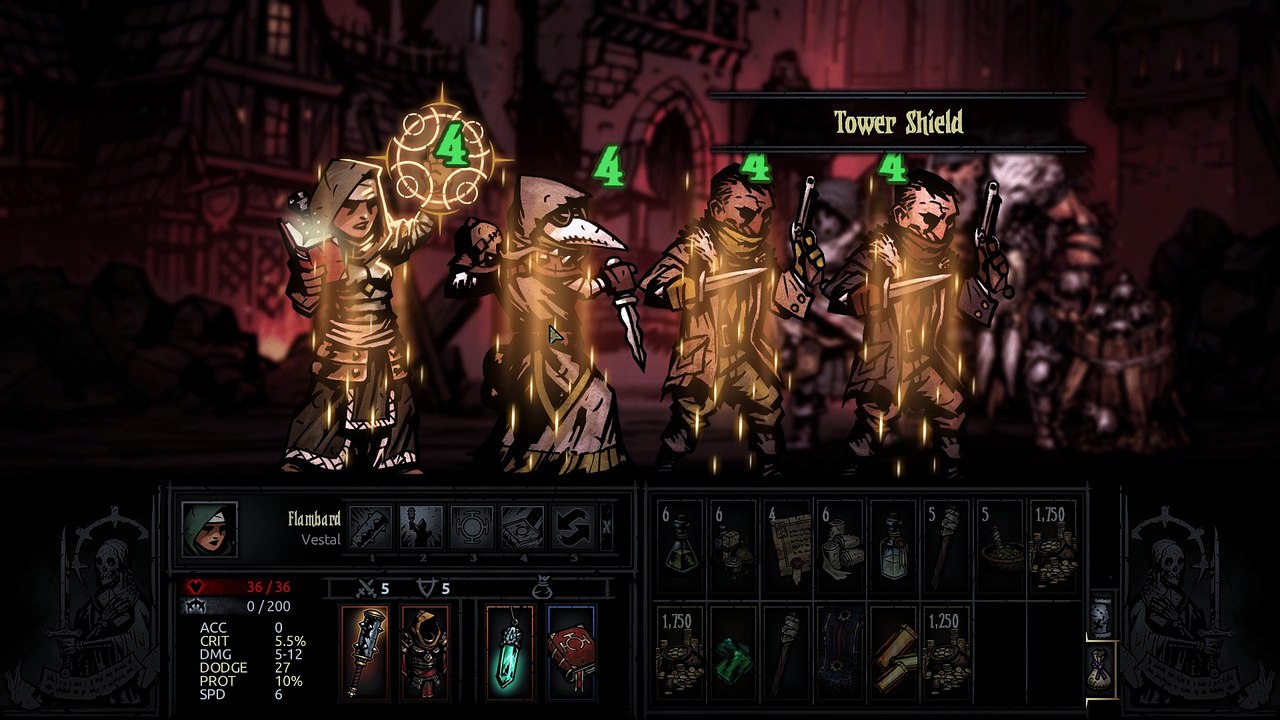Inspect the equipped spiked mace weapon
Image resolution: width=1280 pixels, height=720 pixels.
click(x=367, y=652)
